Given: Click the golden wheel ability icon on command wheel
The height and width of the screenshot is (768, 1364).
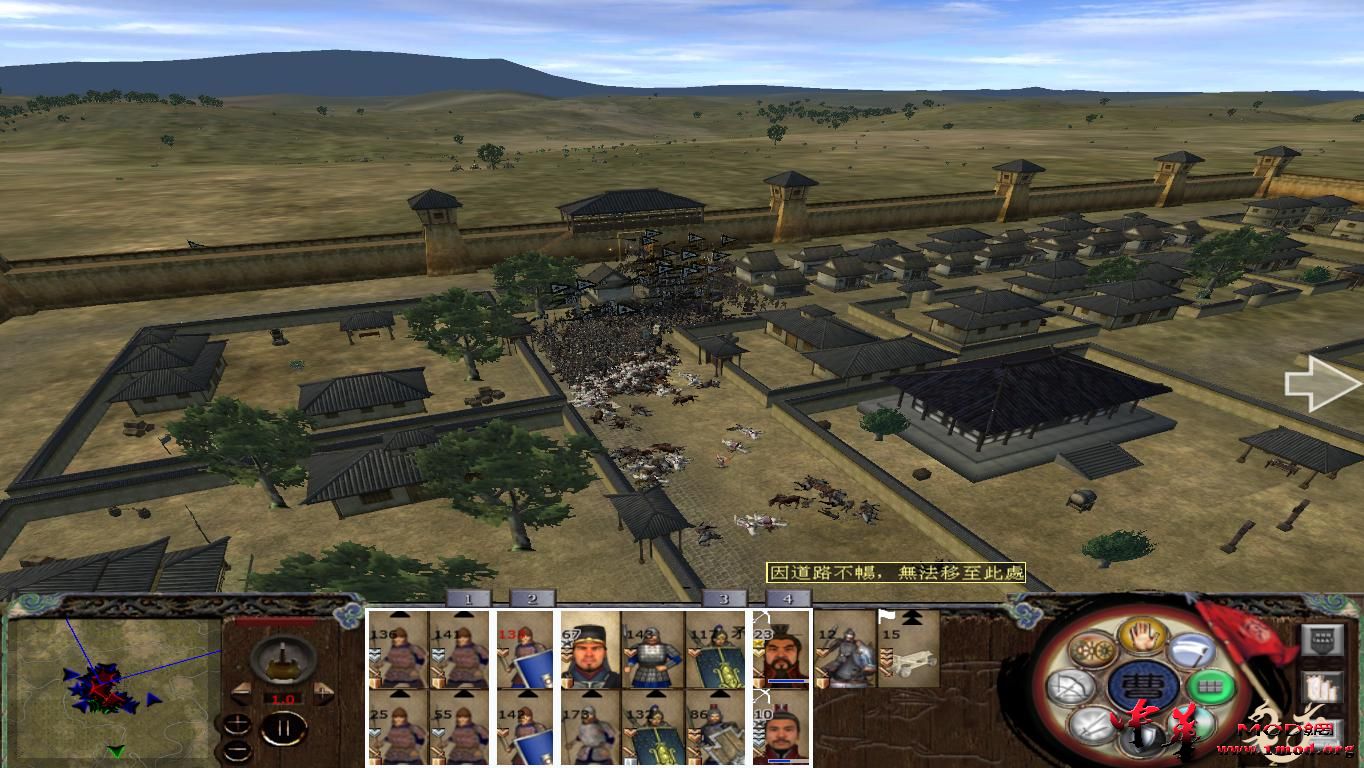Looking at the screenshot, I should [x=1095, y=650].
